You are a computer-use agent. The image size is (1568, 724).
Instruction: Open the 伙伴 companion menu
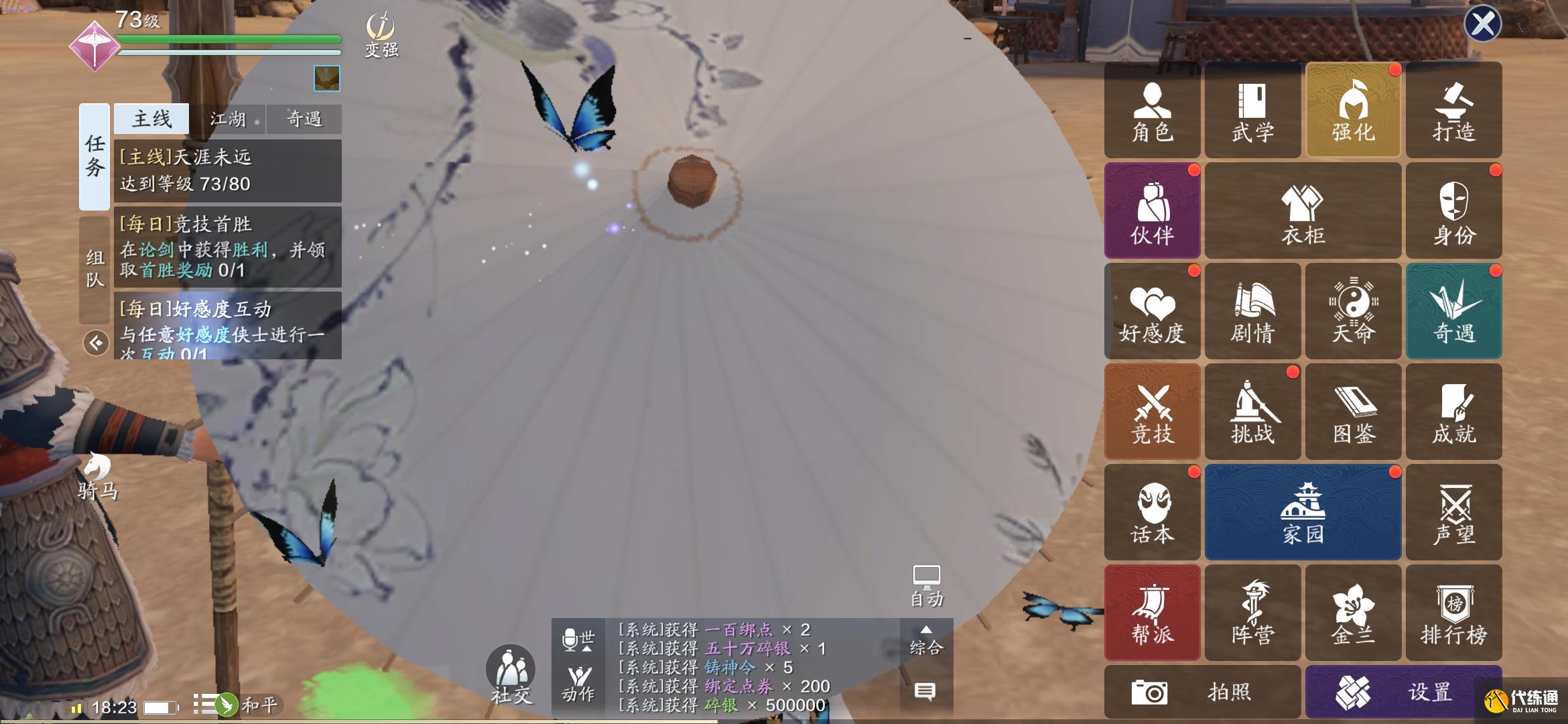(x=1152, y=211)
